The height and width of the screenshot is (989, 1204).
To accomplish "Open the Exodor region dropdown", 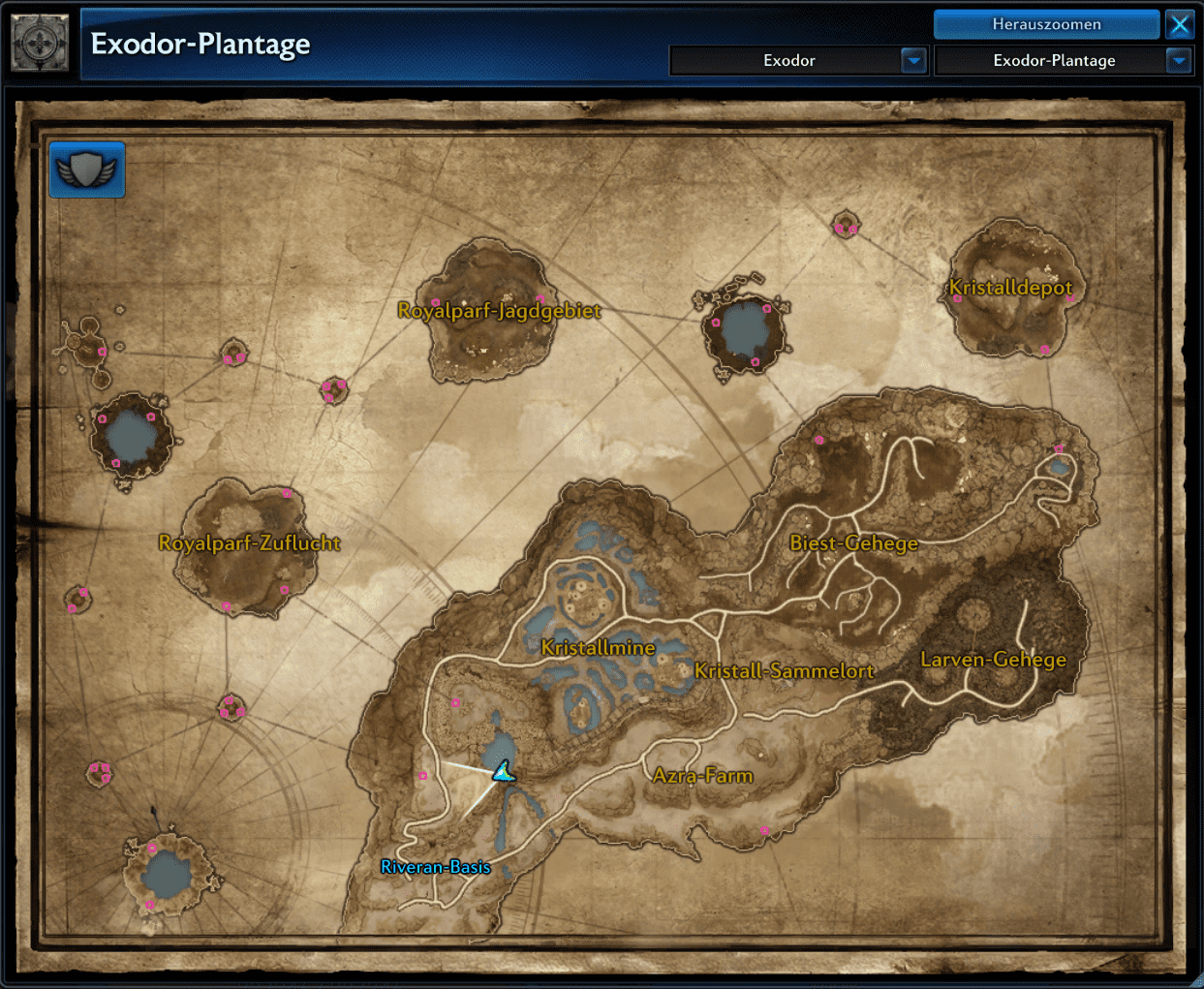I will click(913, 60).
